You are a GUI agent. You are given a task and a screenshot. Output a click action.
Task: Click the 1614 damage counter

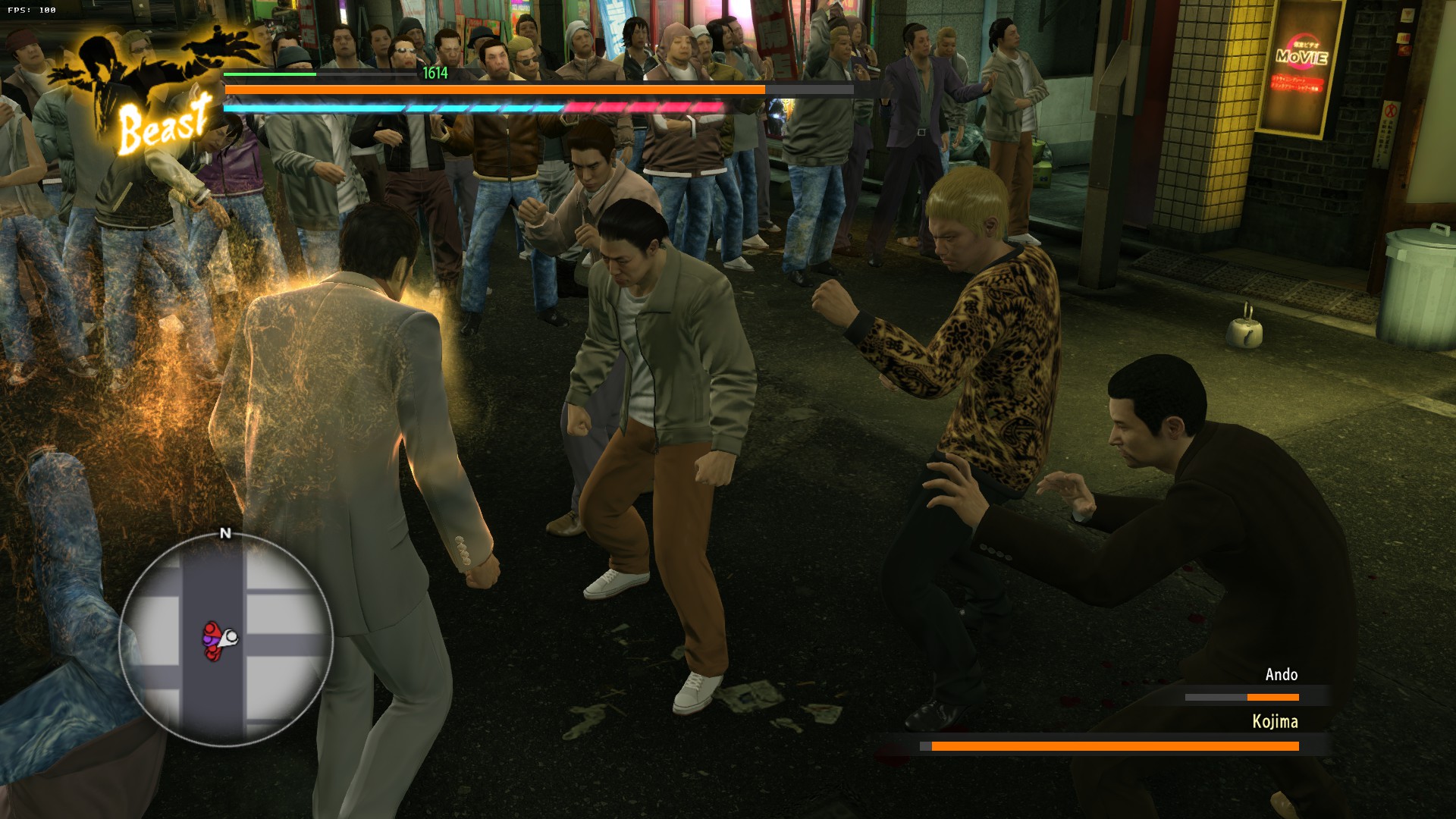pos(435,73)
